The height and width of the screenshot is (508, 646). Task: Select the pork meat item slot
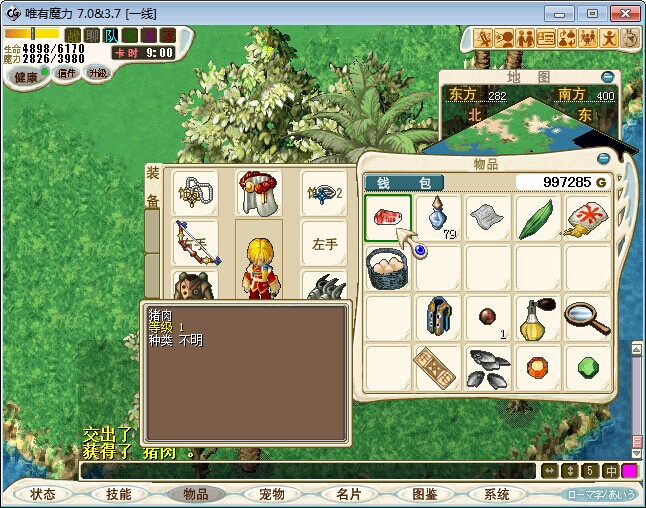click(388, 218)
